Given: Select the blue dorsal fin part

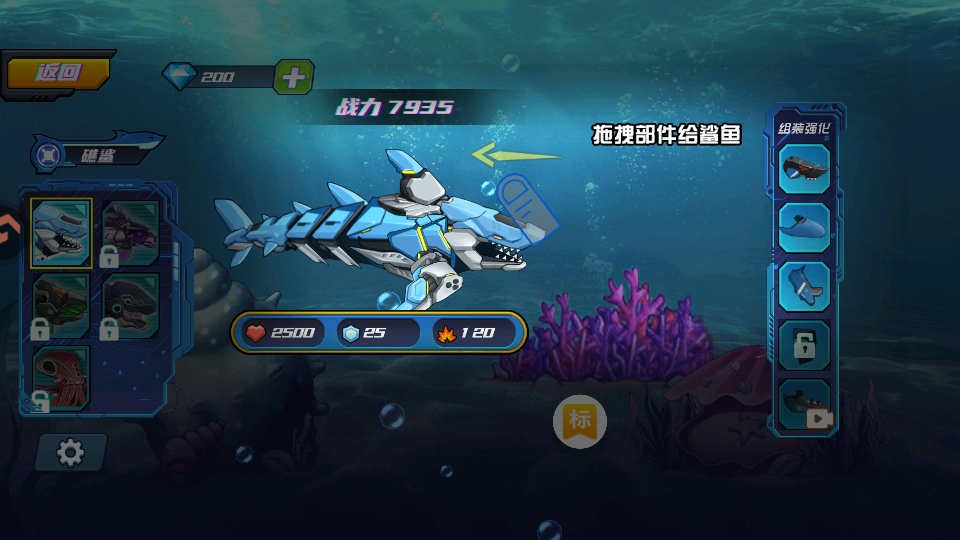Looking at the screenshot, I should (805, 226).
